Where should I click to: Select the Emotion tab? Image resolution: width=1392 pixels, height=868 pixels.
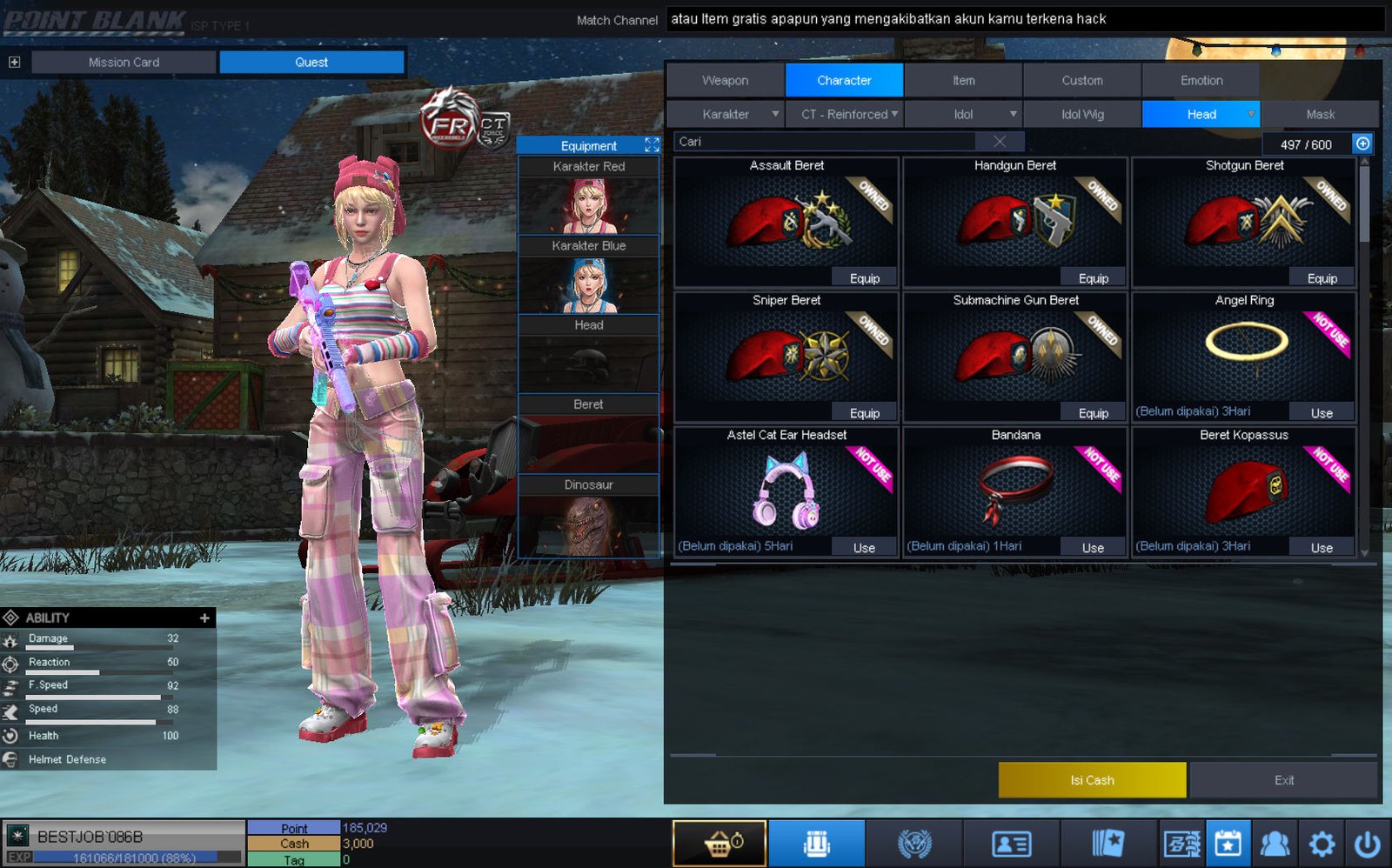pos(1201,80)
